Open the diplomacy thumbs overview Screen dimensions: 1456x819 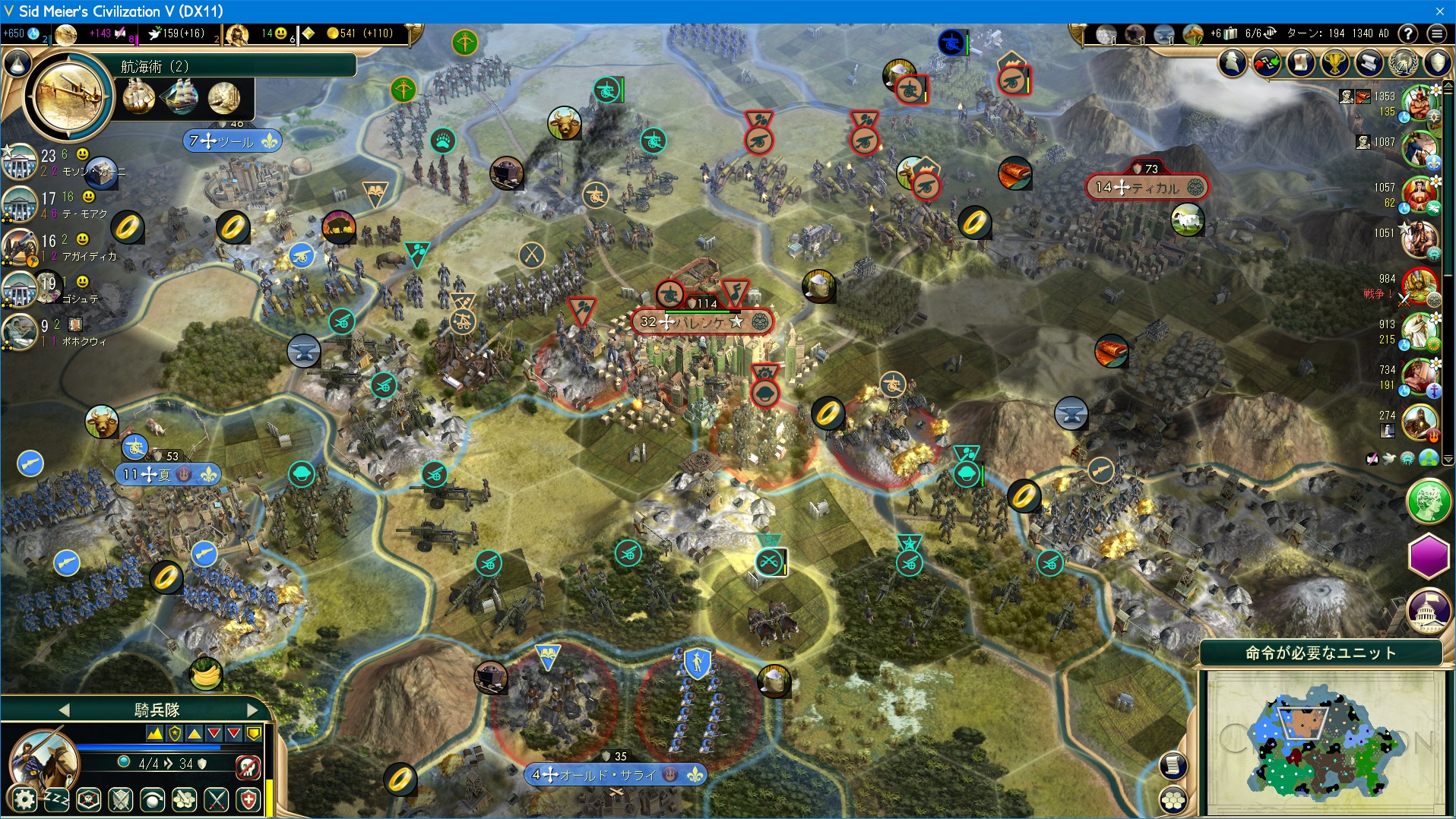tap(1267, 63)
